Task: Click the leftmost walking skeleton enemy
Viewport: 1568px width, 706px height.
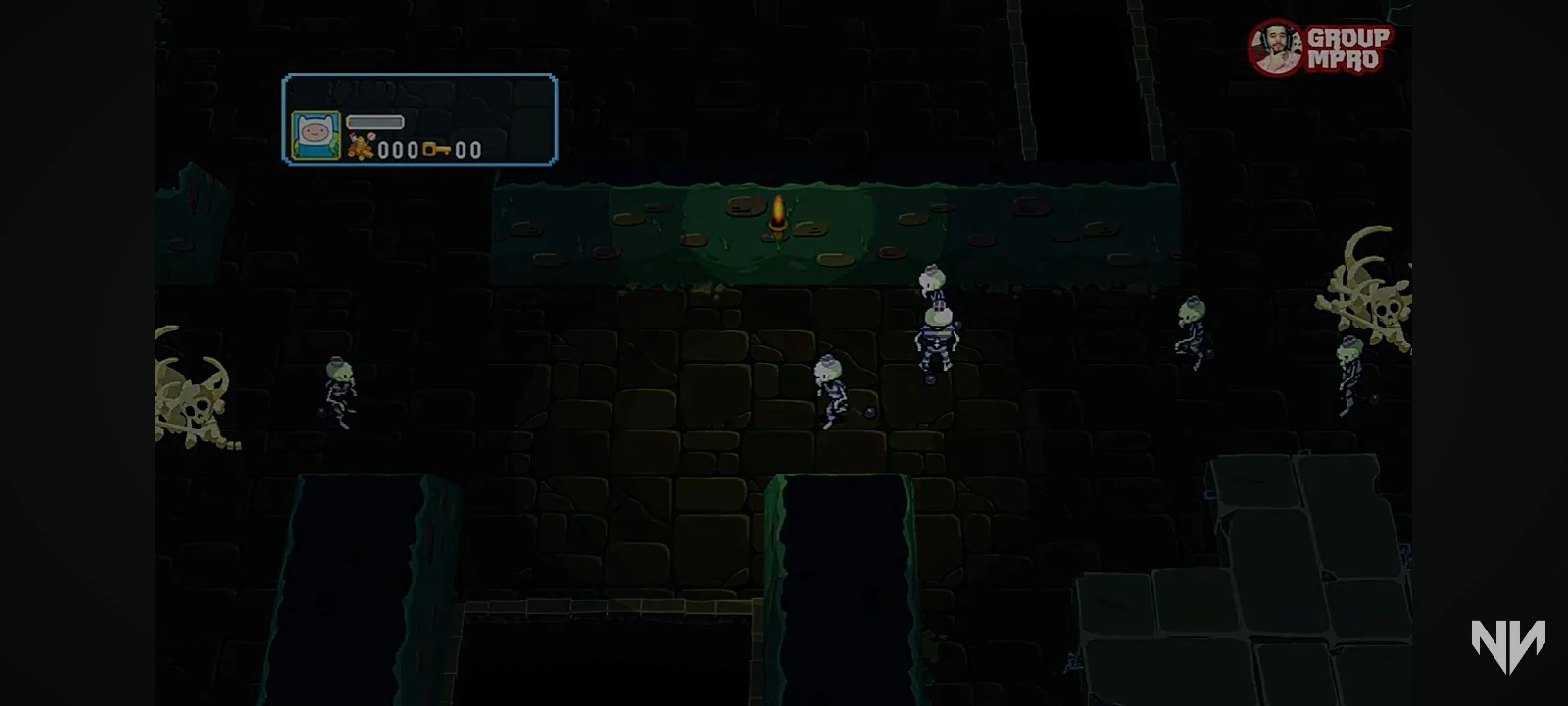Action: coord(341,392)
